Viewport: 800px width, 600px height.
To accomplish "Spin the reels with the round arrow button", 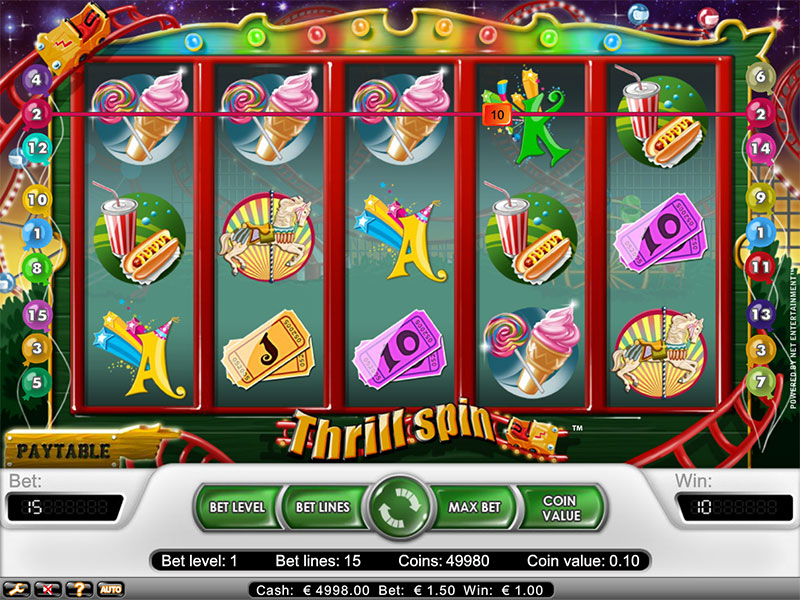I will coord(399,507).
